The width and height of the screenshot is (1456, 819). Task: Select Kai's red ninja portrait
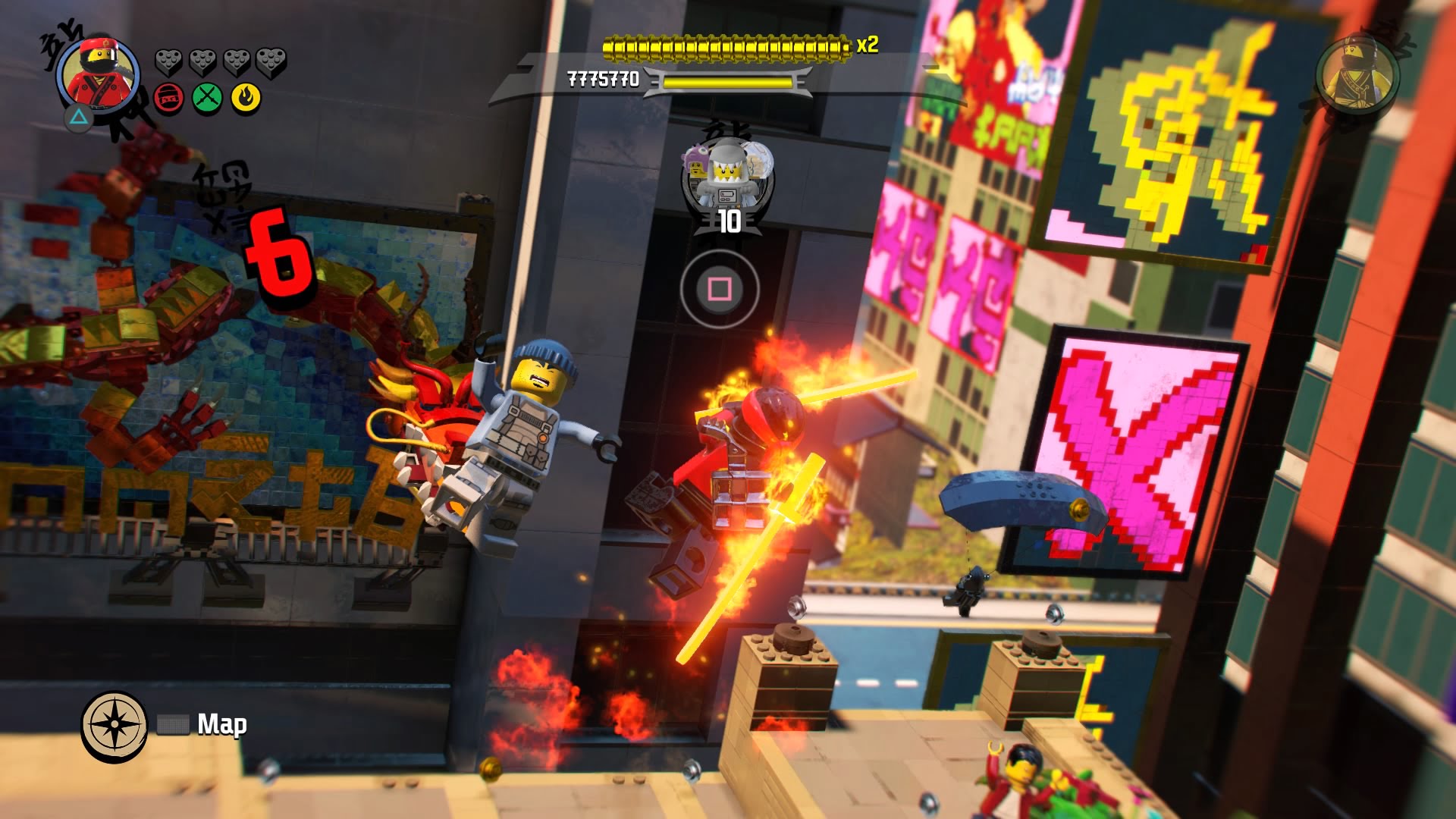(99, 74)
